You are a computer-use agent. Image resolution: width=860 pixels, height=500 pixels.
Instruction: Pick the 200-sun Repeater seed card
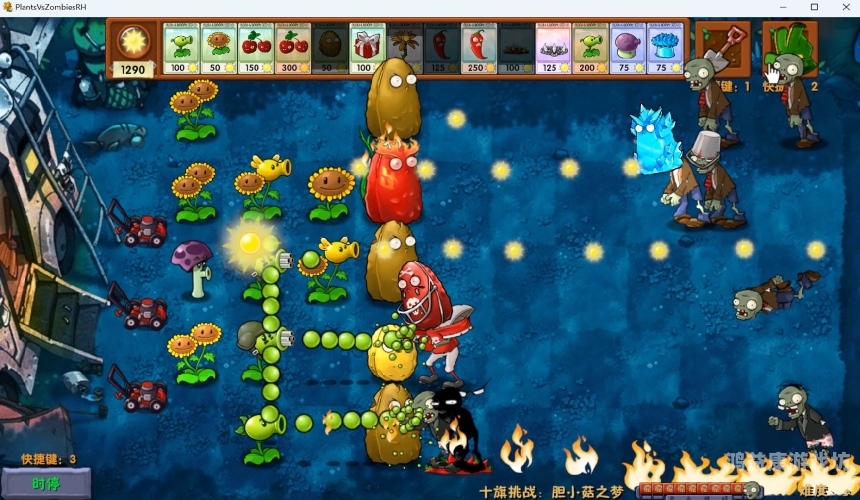590,49
